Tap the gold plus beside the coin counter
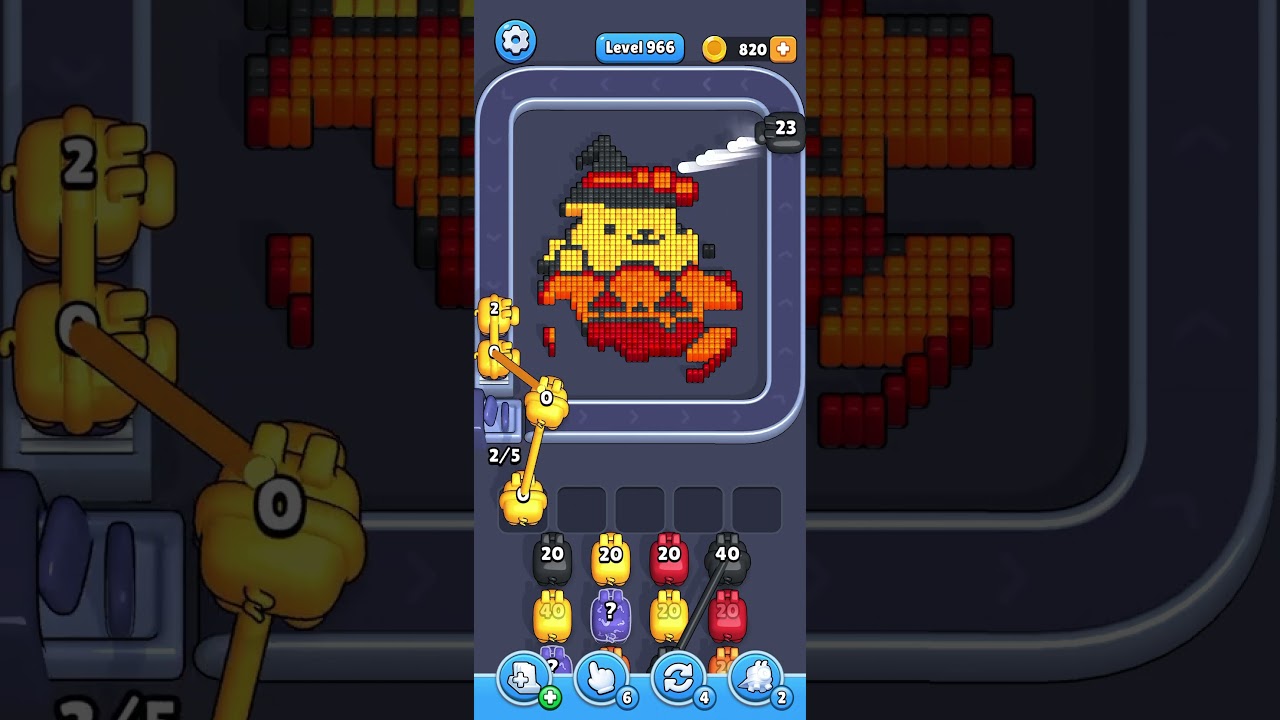The image size is (1280, 720). [784, 47]
